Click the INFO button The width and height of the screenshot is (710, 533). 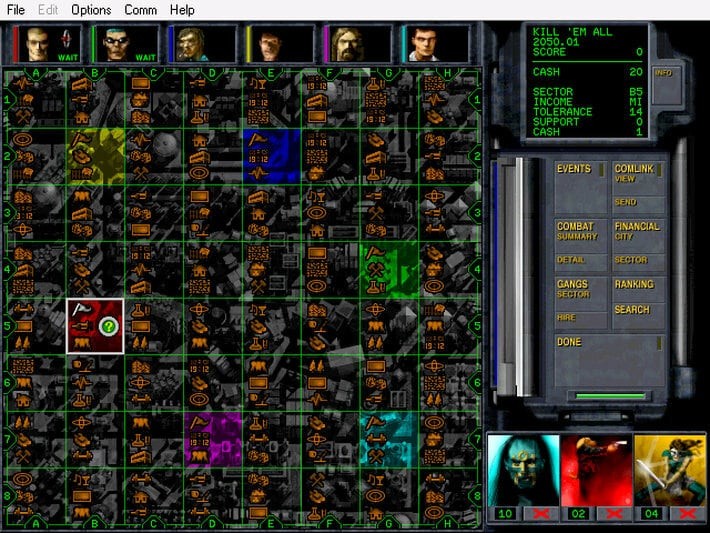pos(663,73)
